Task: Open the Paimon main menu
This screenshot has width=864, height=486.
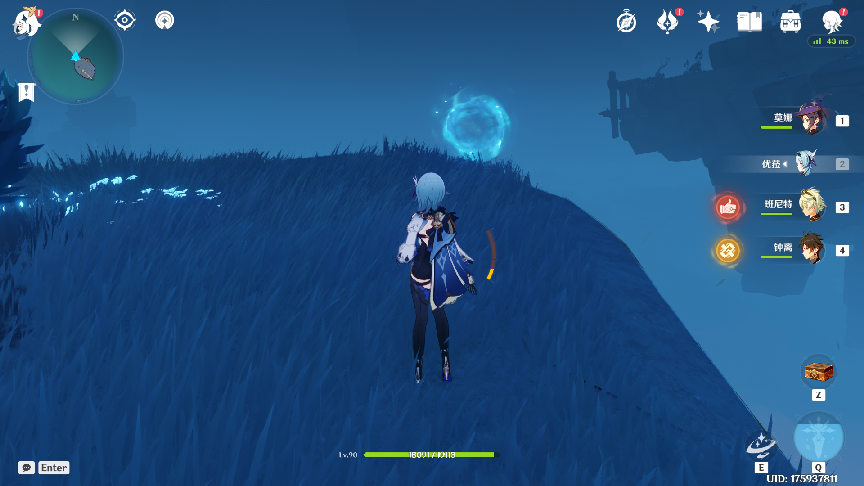Action: click(x=26, y=22)
